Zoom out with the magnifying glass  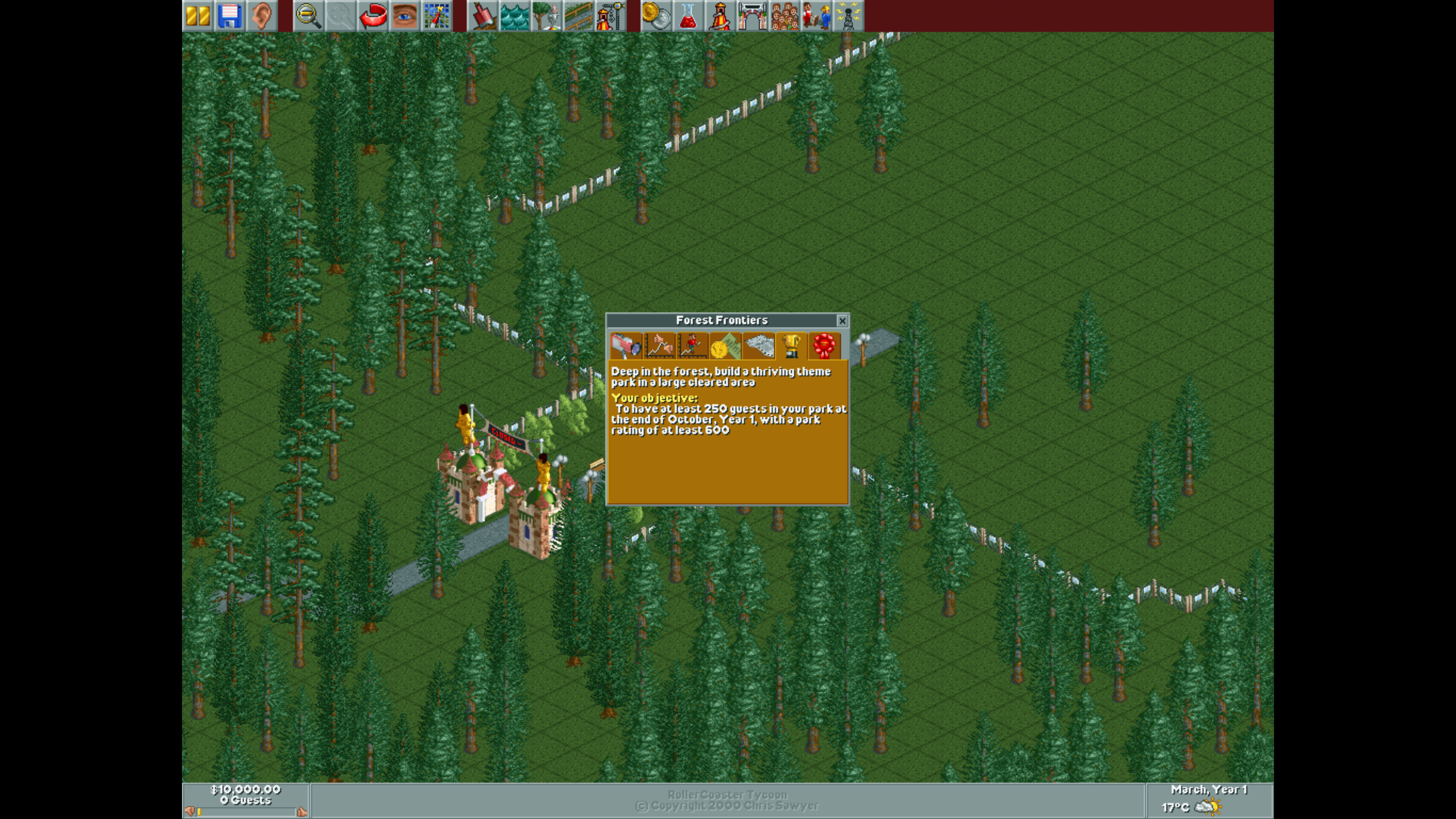pyautogui.click(x=309, y=16)
